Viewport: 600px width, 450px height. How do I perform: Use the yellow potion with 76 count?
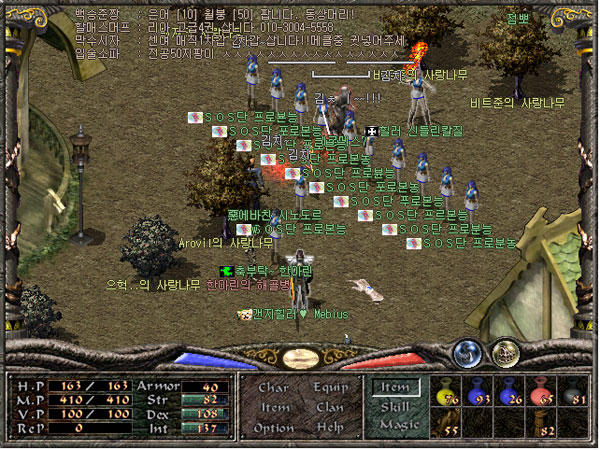[449, 392]
